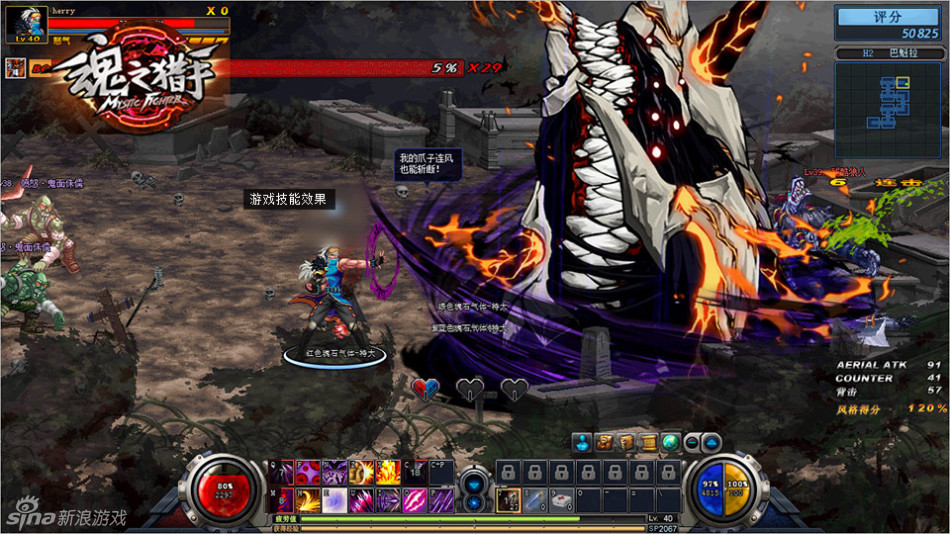Image resolution: width=950 pixels, height=534 pixels.
Task: Click the dungeon minimap
Action: click(x=882, y=101)
